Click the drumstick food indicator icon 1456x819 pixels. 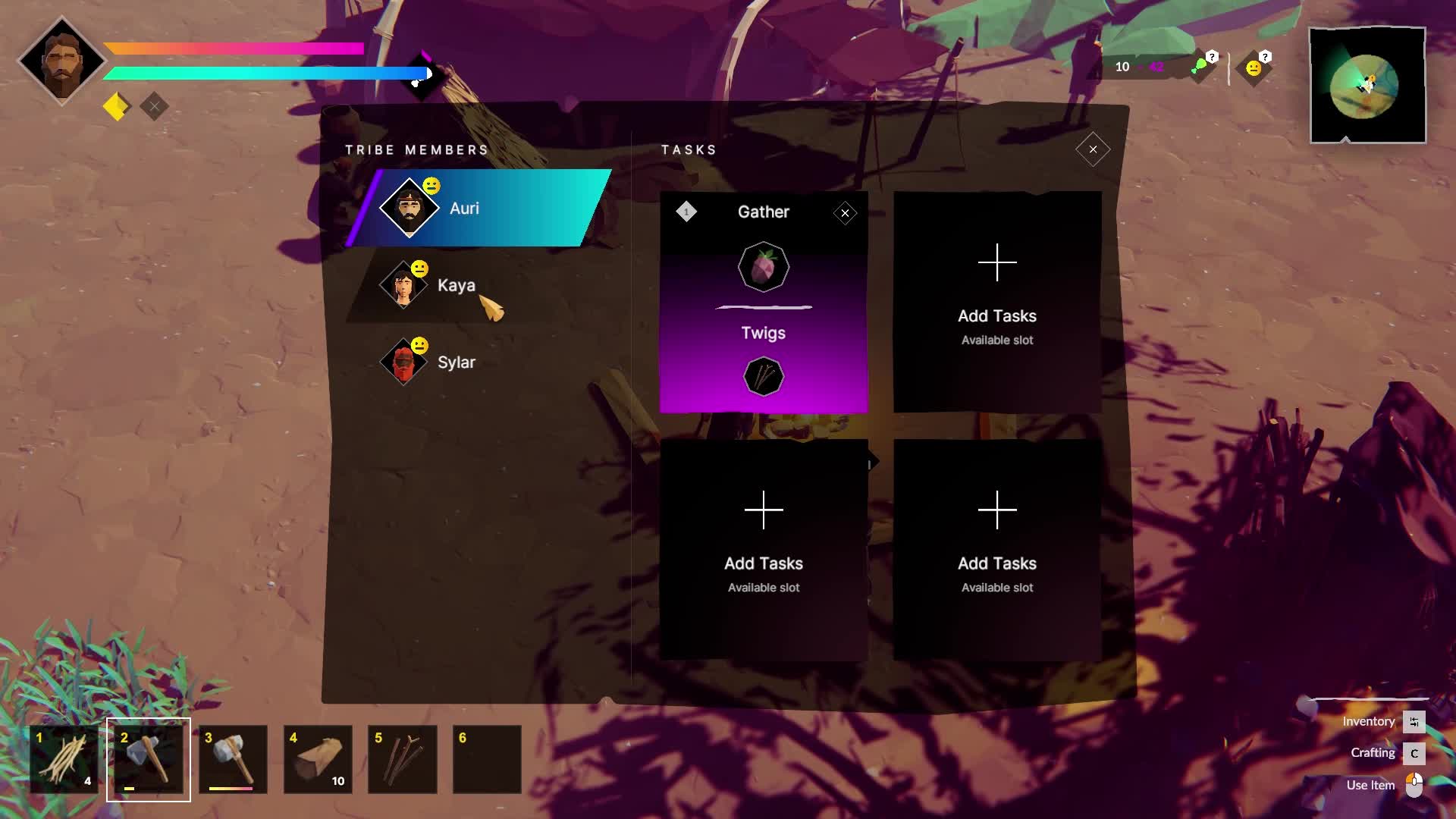point(1200,66)
